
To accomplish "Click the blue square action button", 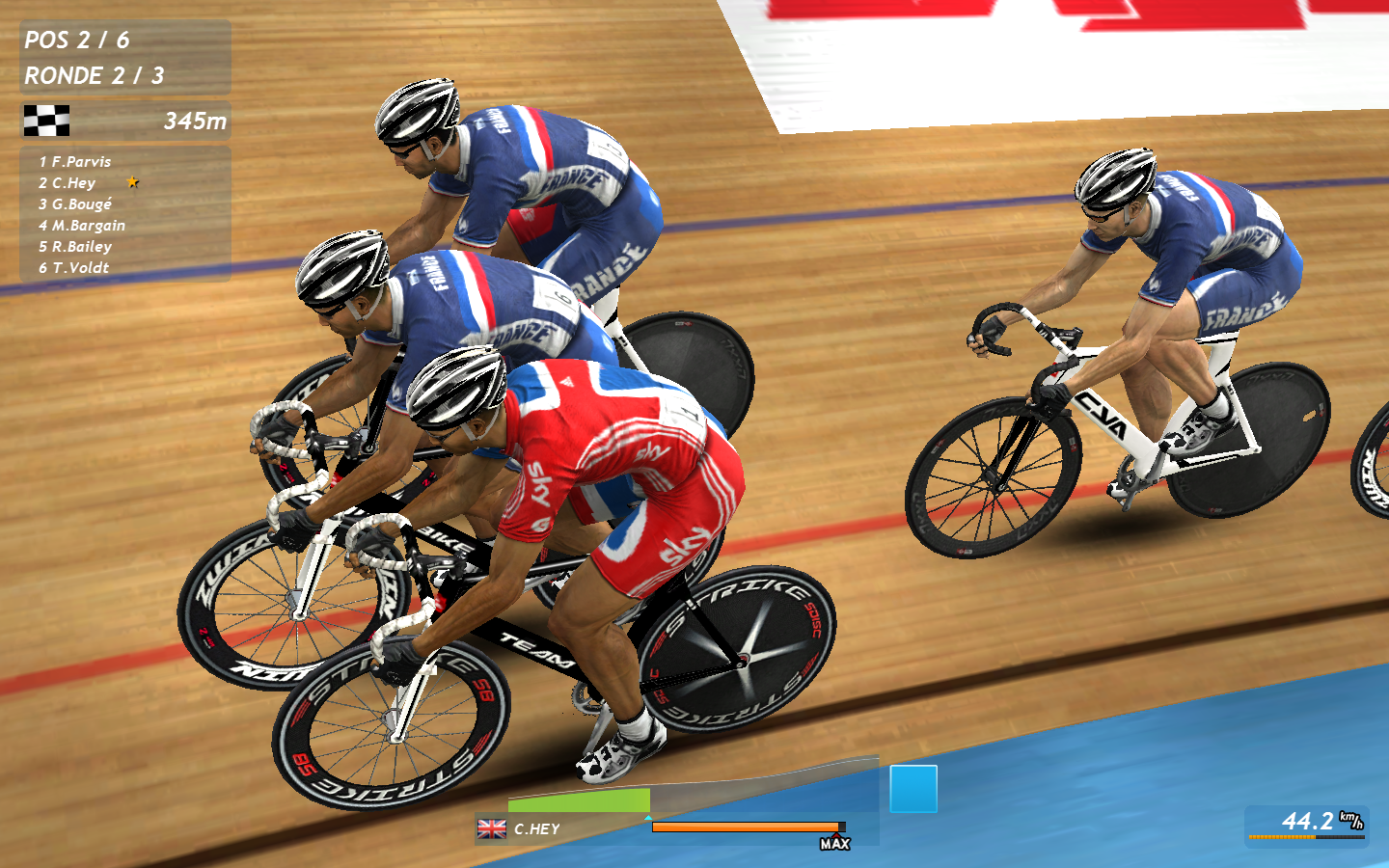I will point(912,789).
